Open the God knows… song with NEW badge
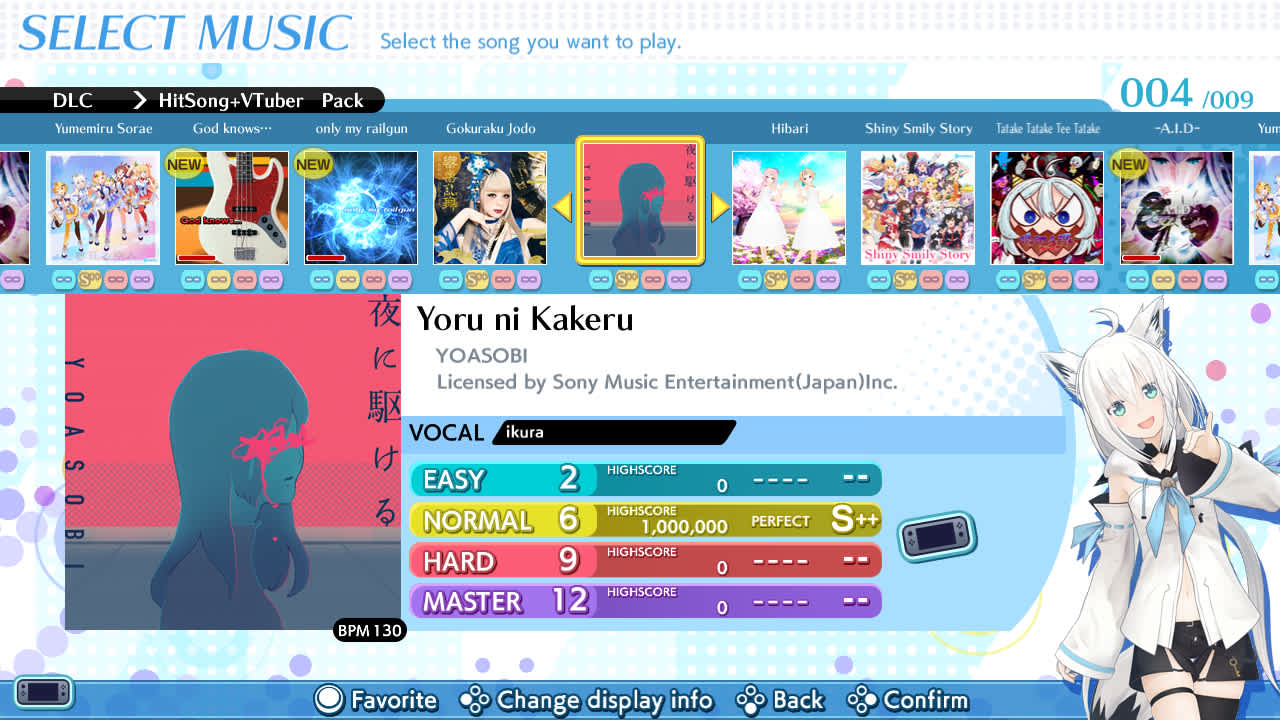 232,207
